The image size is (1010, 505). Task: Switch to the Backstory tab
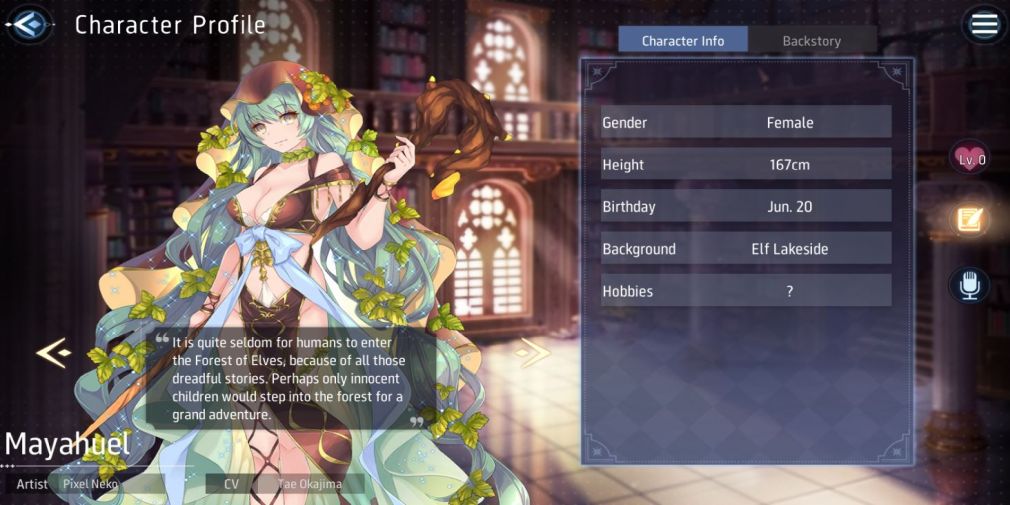point(811,41)
